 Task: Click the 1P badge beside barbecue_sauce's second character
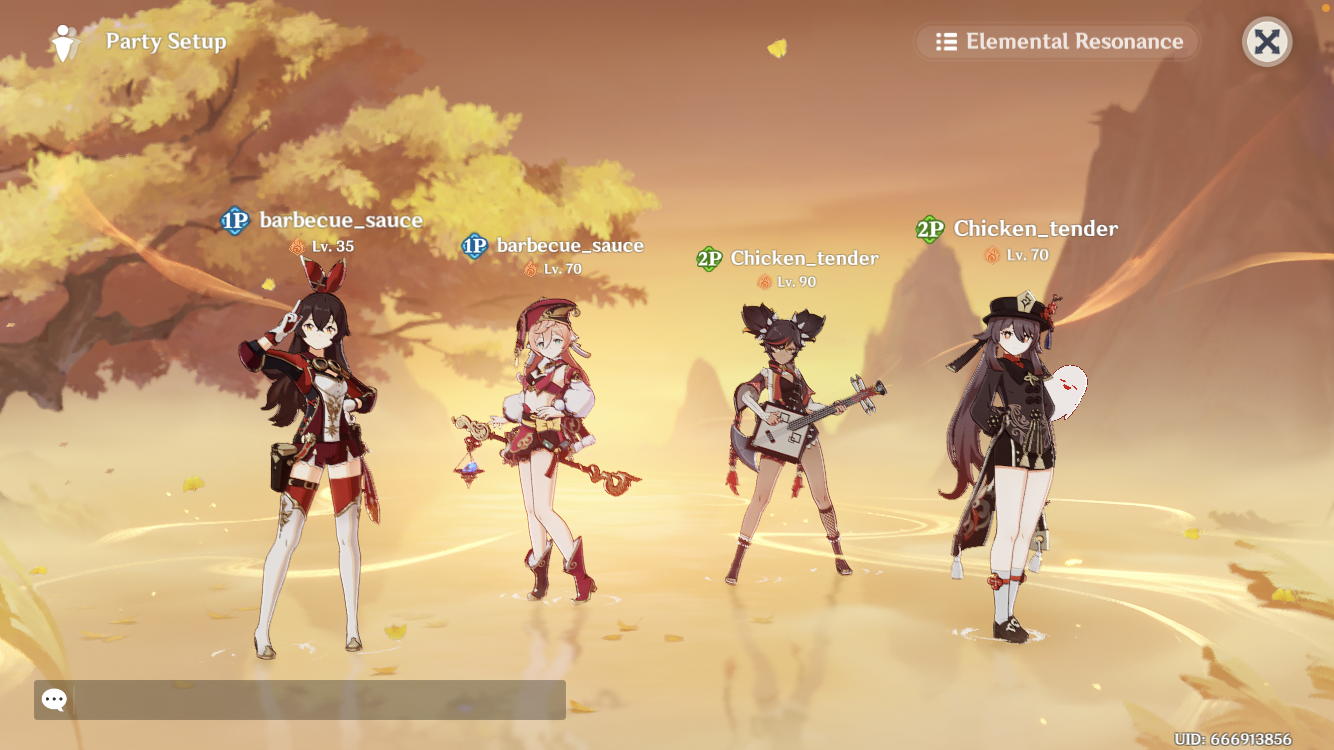475,244
